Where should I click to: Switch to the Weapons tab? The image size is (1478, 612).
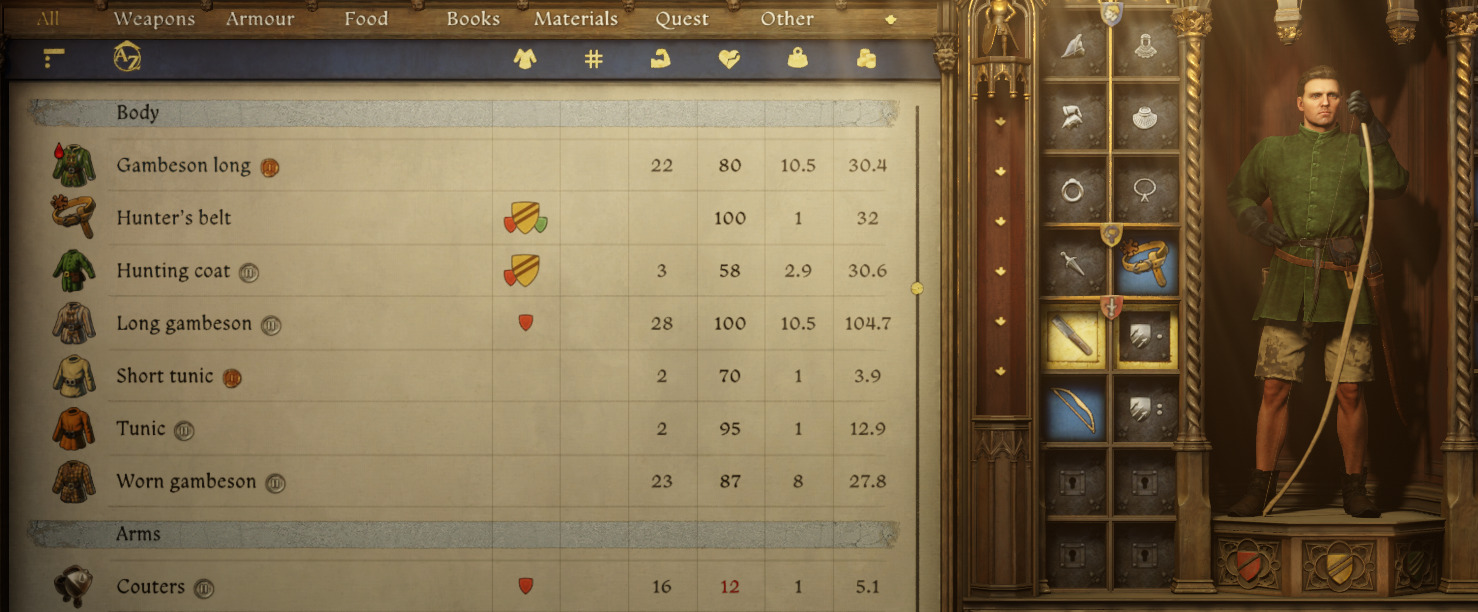tap(154, 19)
